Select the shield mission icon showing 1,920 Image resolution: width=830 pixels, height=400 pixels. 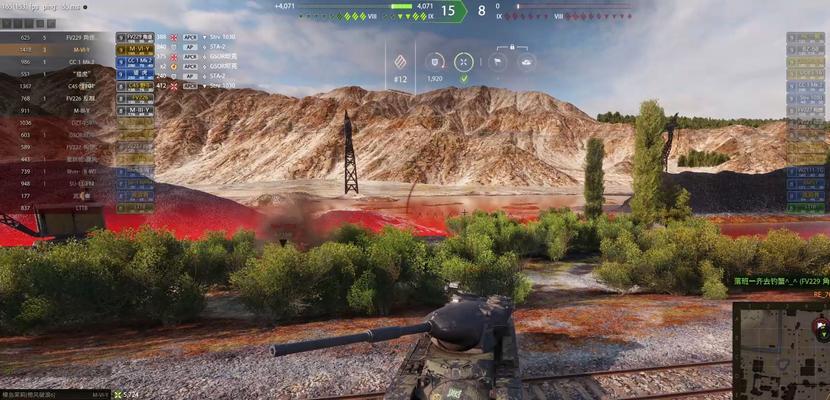pyautogui.click(x=435, y=61)
